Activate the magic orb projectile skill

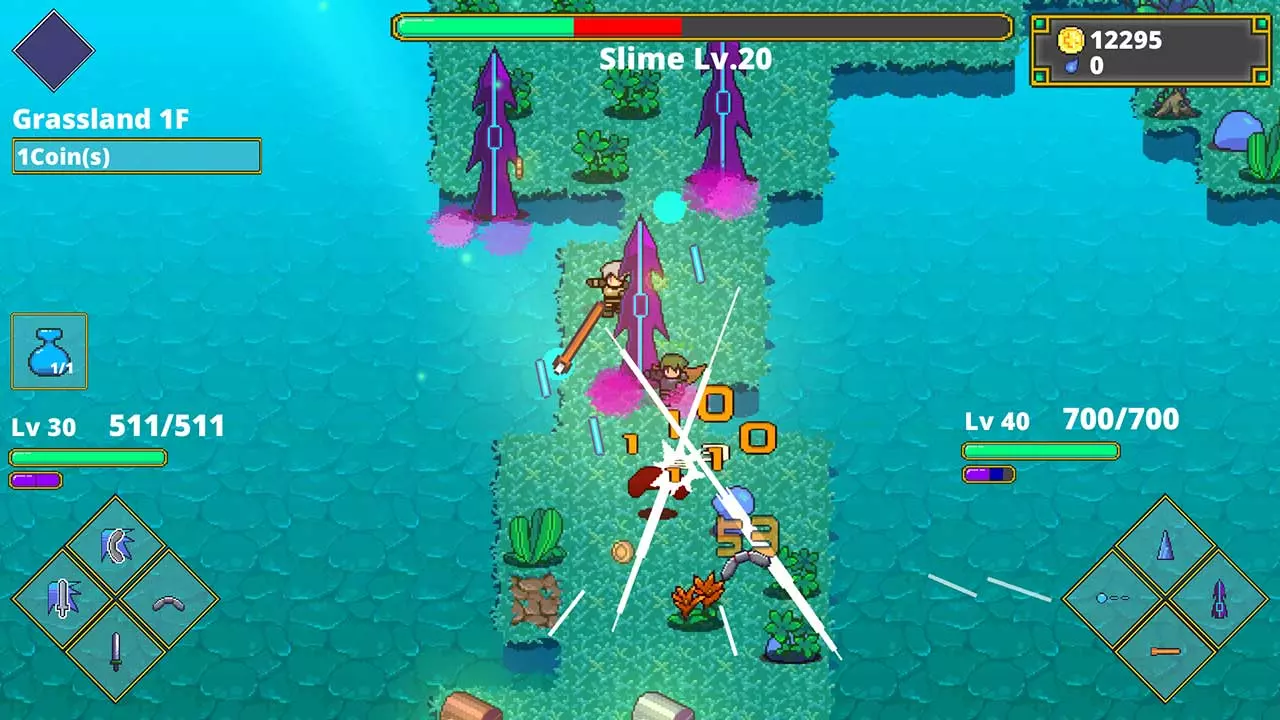[x=1112, y=596]
